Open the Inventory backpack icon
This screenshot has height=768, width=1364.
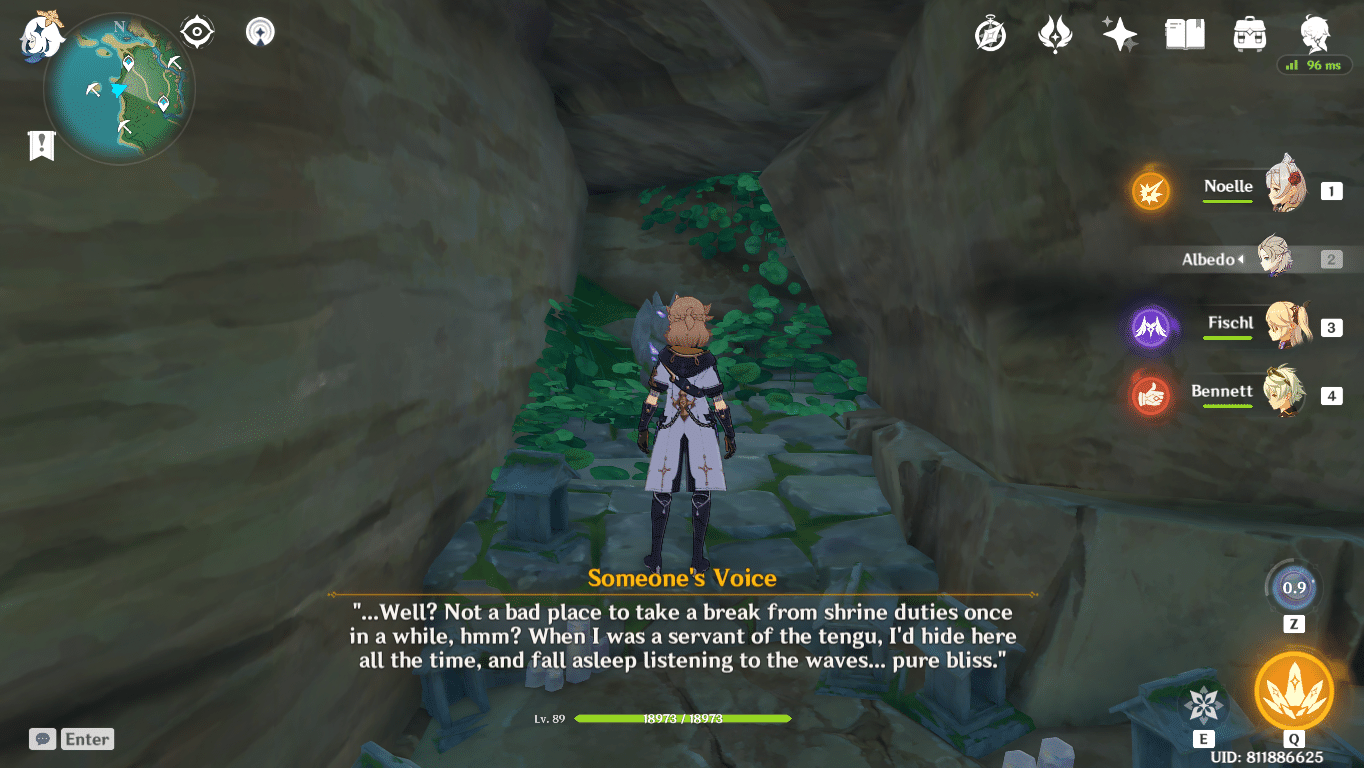tap(1249, 33)
